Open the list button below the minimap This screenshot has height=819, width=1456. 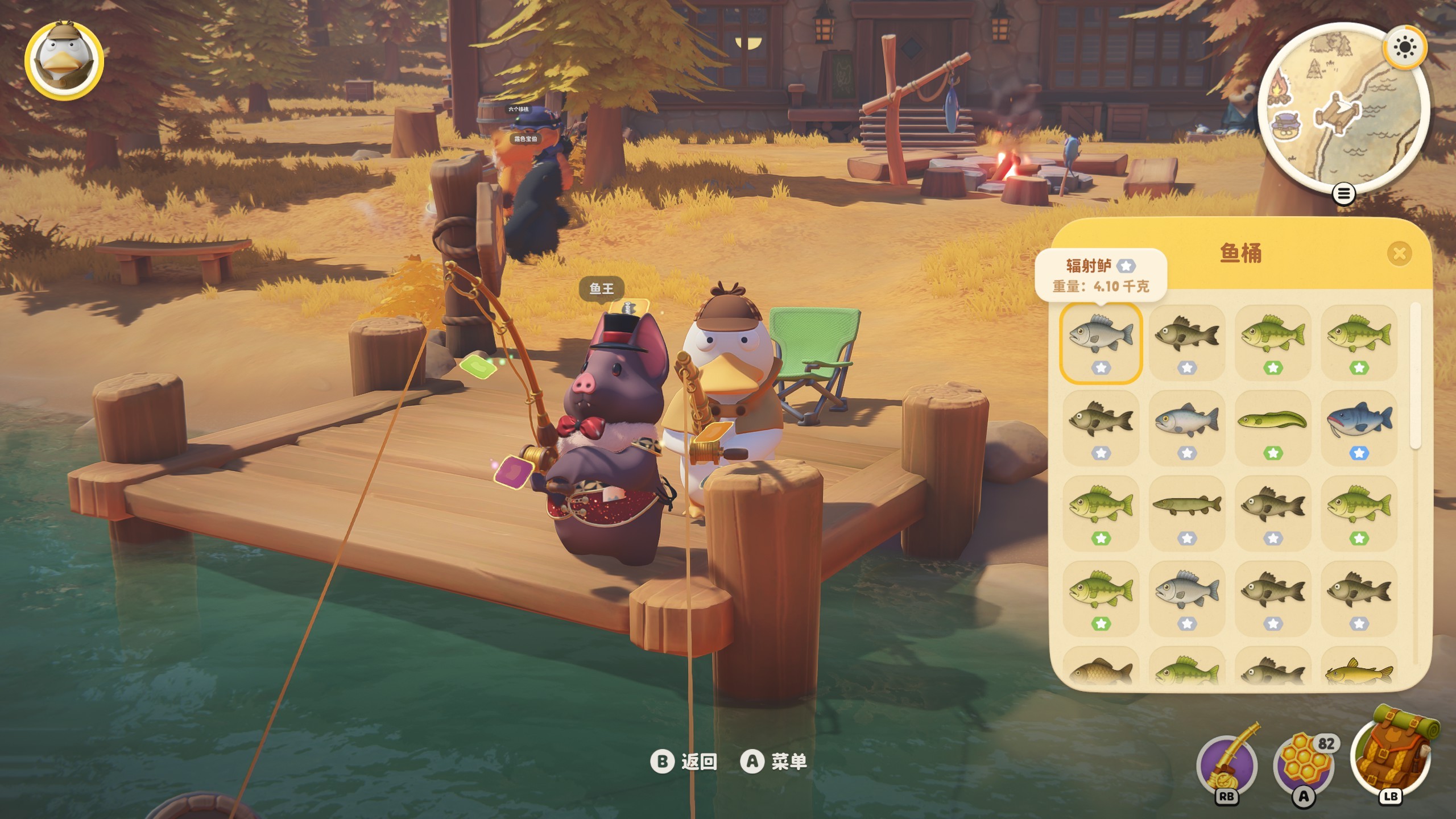(1343, 195)
